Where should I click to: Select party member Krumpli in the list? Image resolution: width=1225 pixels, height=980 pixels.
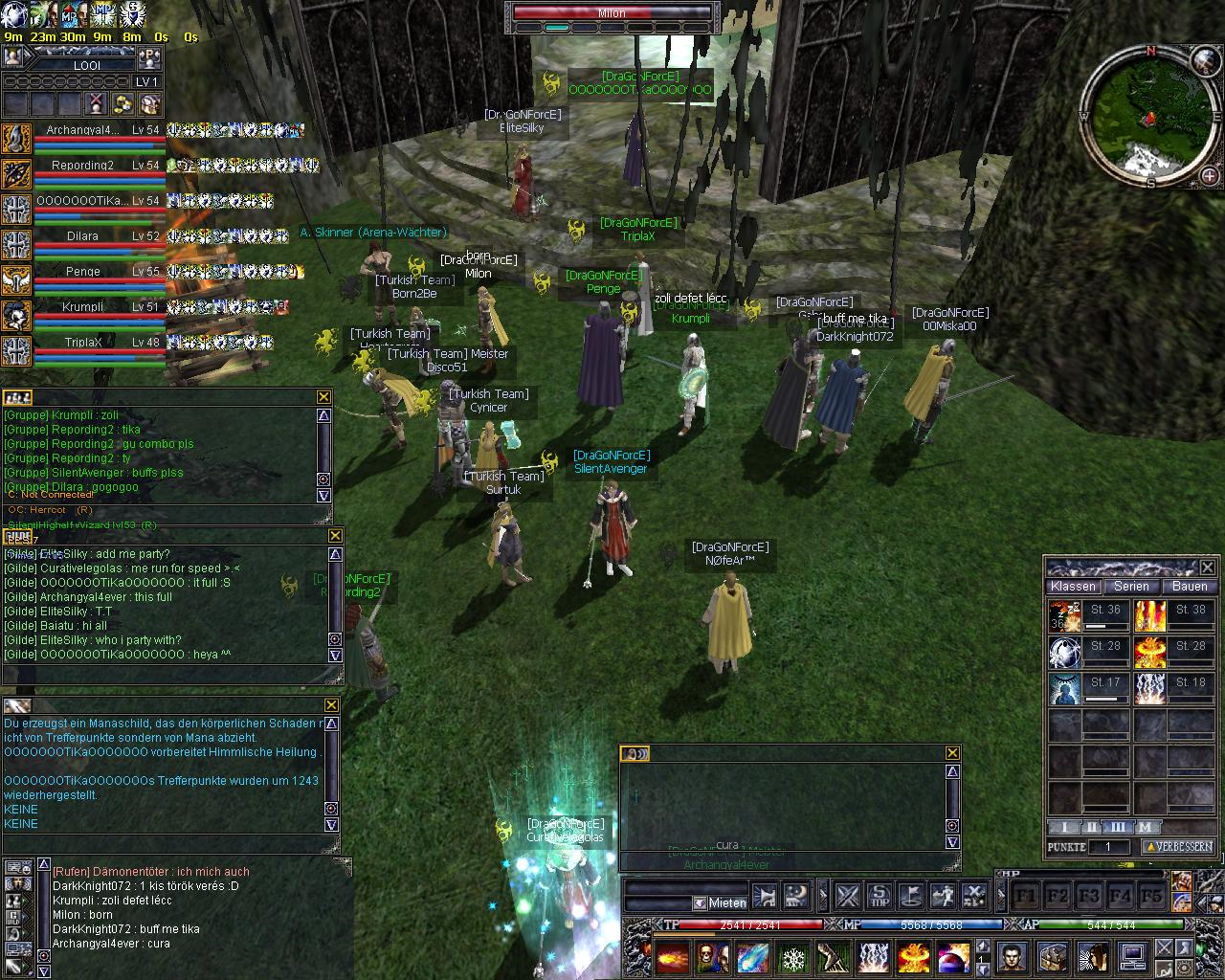(83, 307)
